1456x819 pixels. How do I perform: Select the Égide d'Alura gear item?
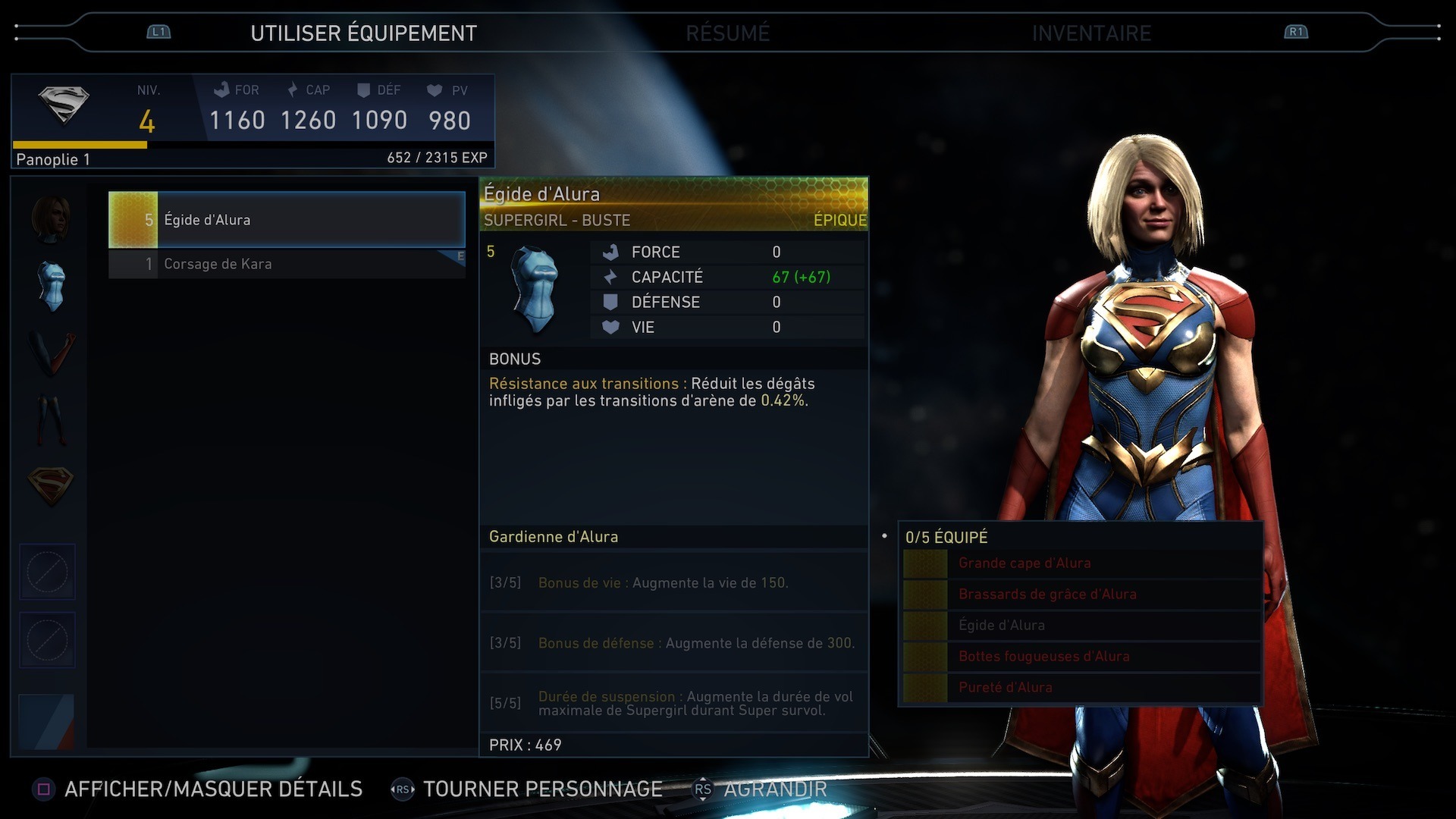[x=287, y=220]
